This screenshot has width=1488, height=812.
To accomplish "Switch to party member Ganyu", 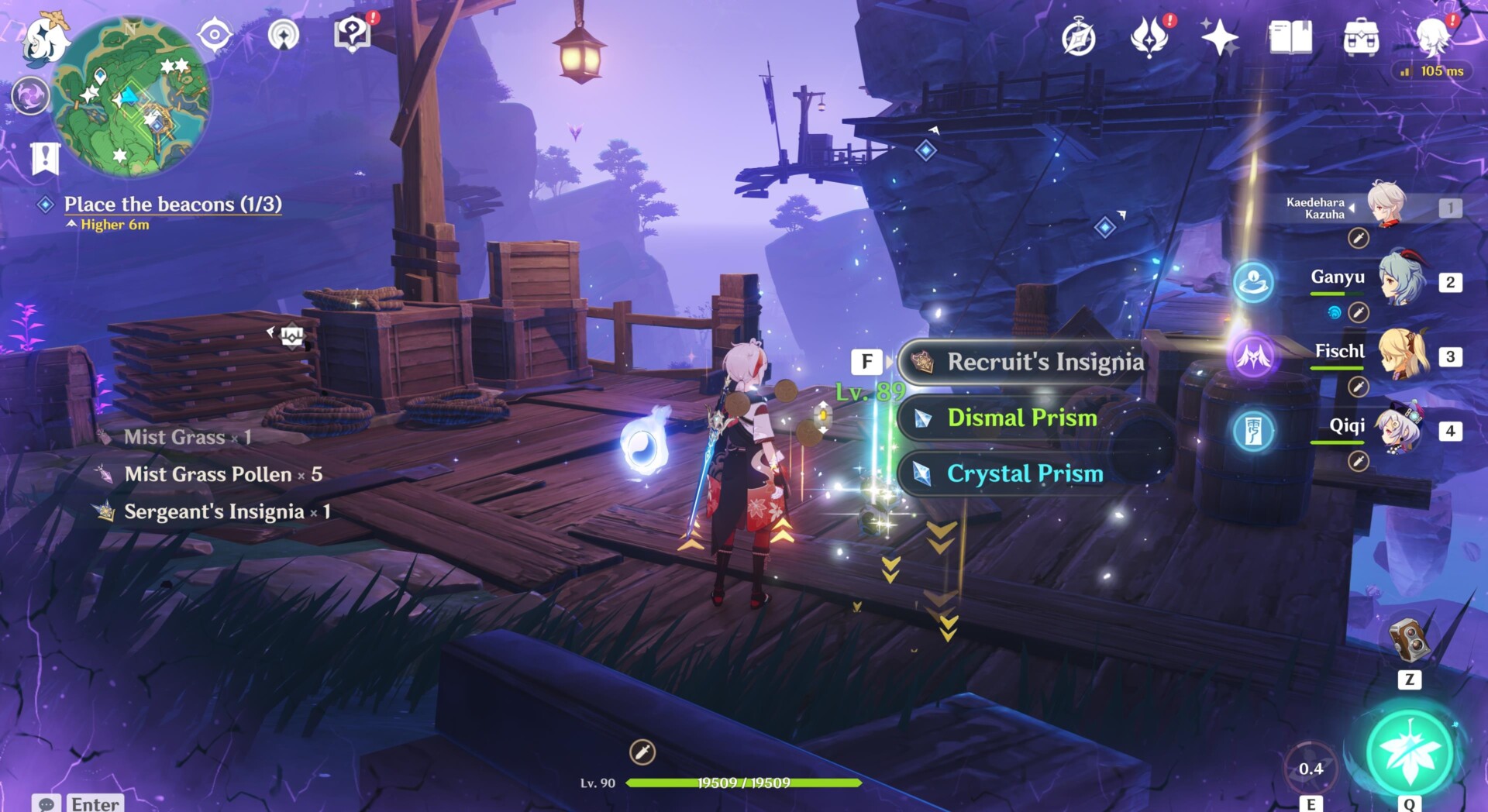I will [1401, 280].
